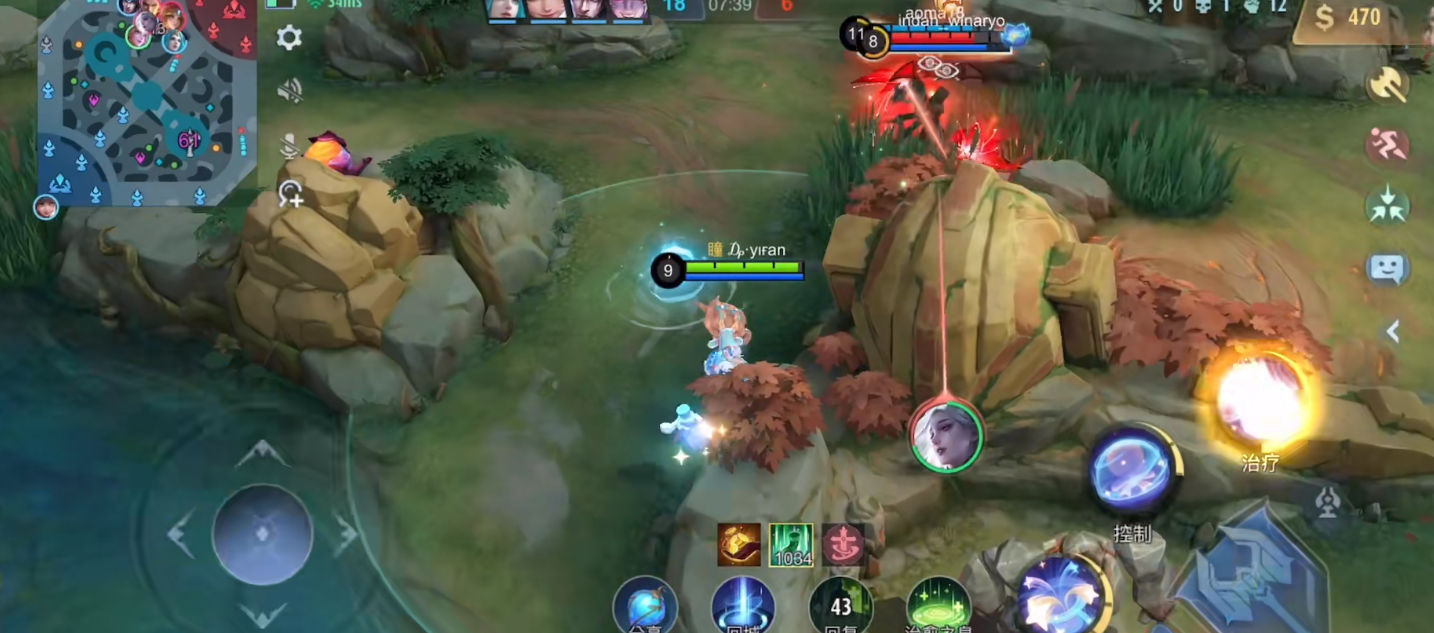Open the quick chat smiley bubble
Viewport: 1434px width, 633px height.
pos(1387,268)
